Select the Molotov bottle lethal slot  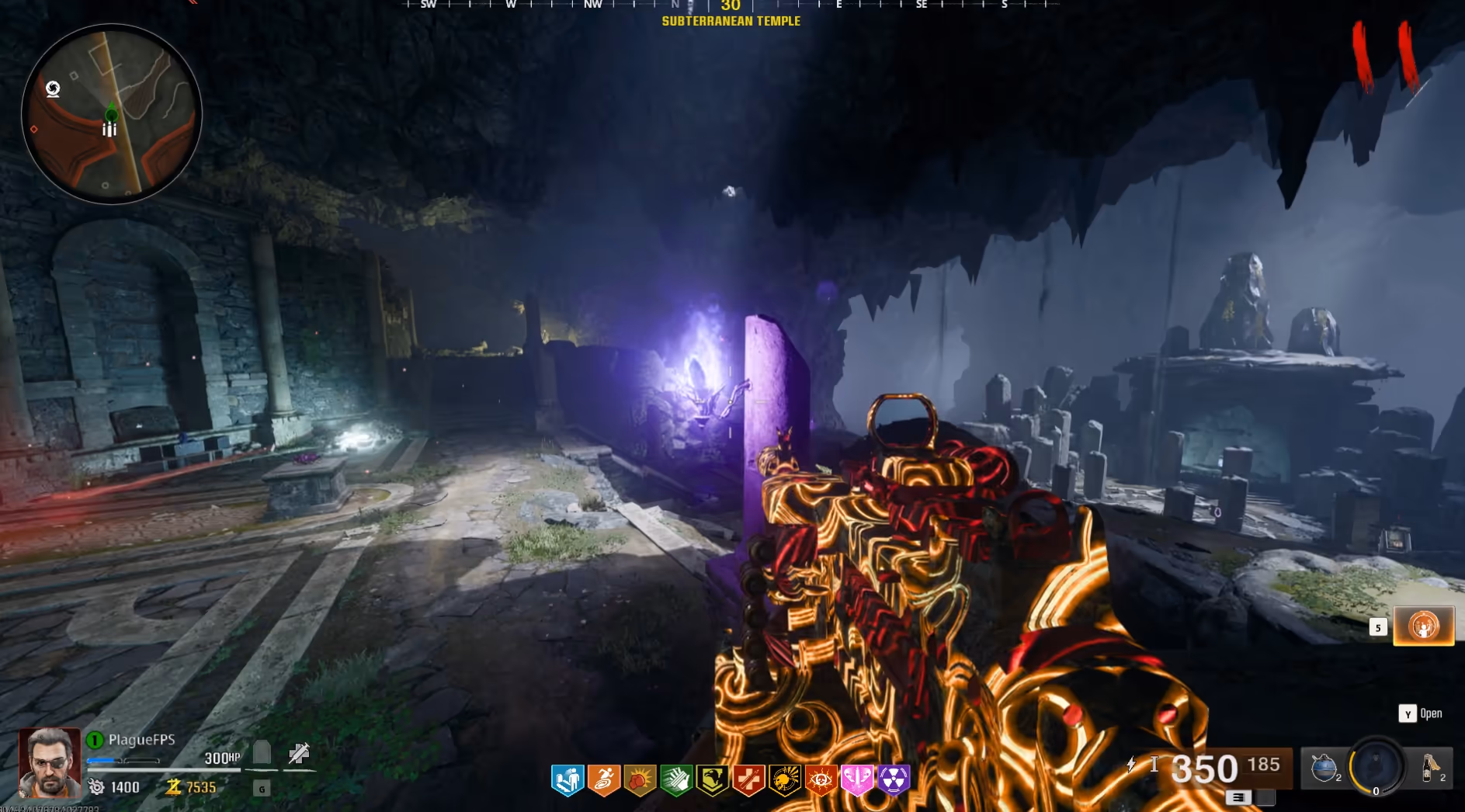[1430, 767]
